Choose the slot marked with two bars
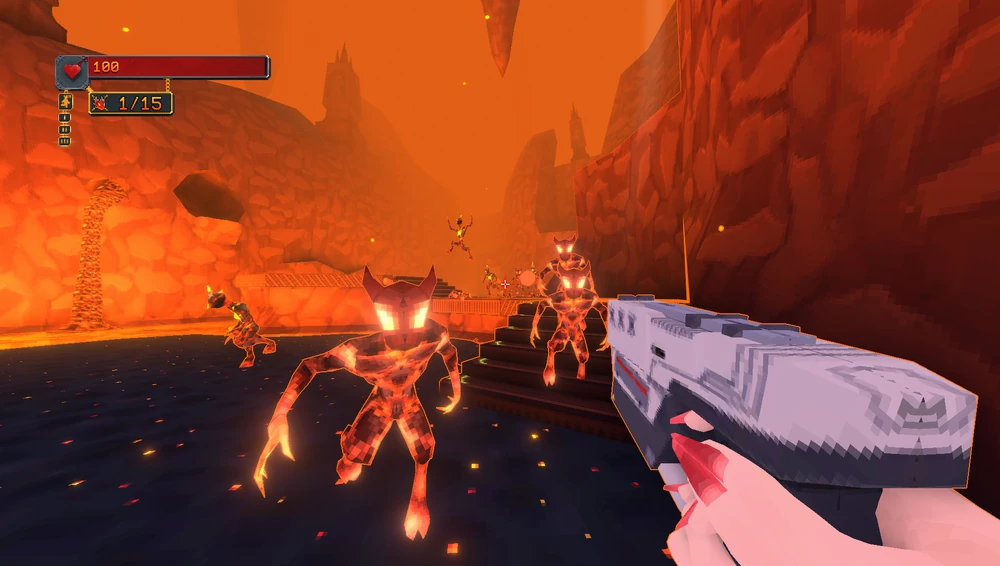This screenshot has height=566, width=1000. [65, 129]
